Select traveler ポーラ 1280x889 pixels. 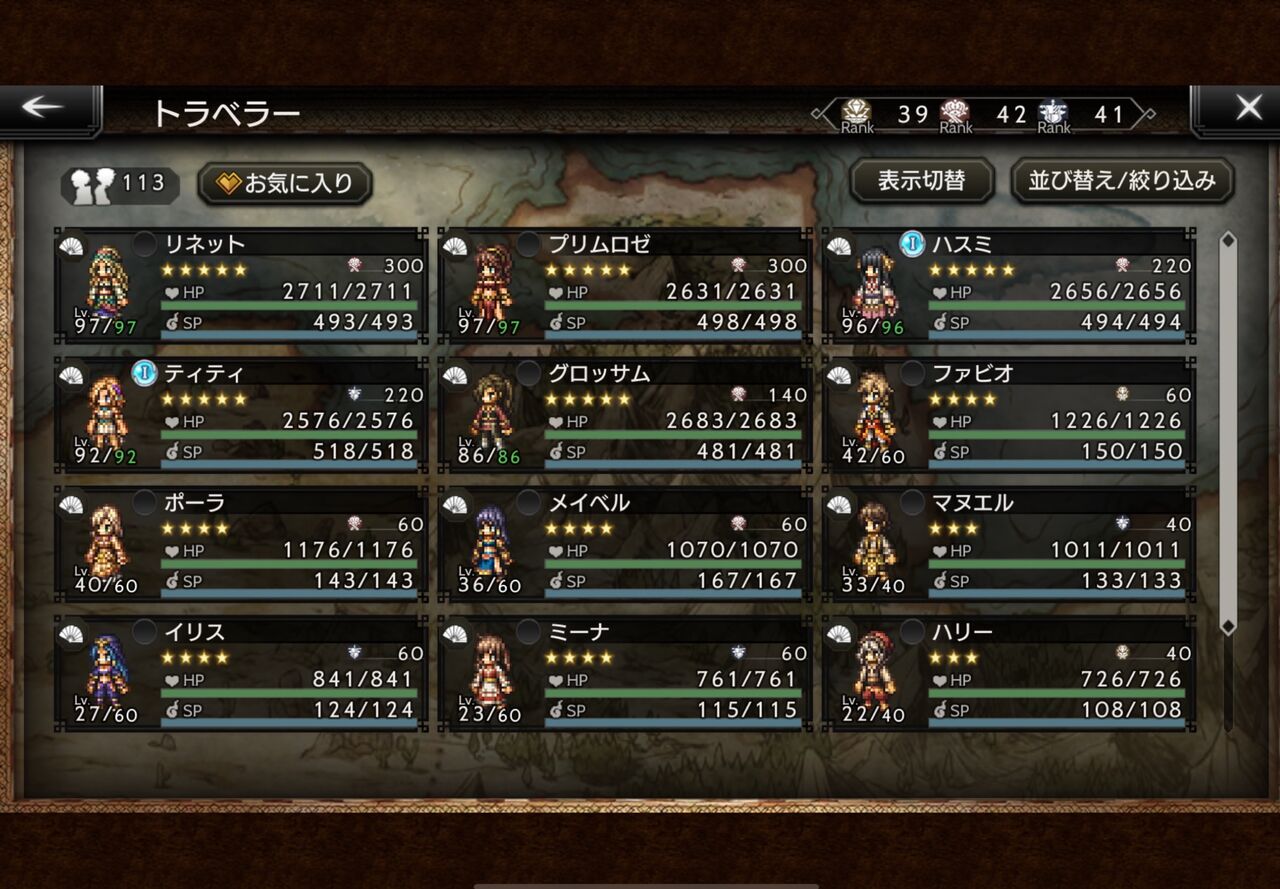(x=241, y=543)
